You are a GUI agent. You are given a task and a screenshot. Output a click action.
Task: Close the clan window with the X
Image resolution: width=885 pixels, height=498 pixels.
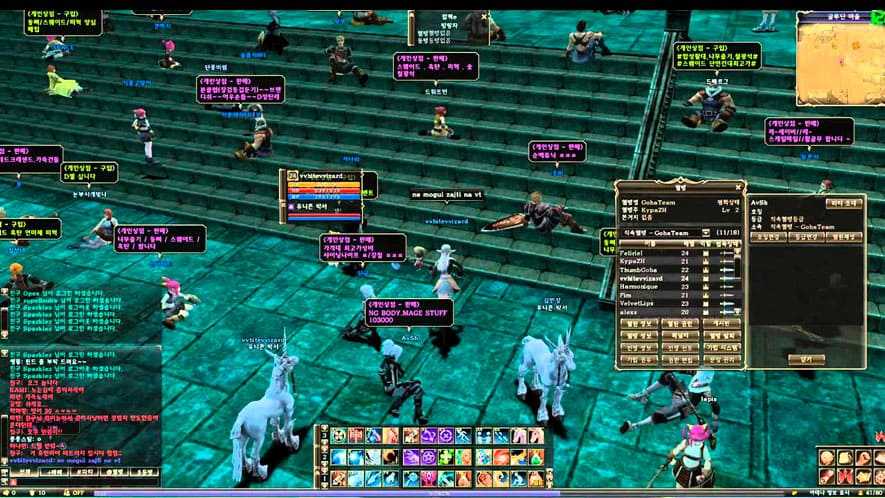tap(739, 187)
